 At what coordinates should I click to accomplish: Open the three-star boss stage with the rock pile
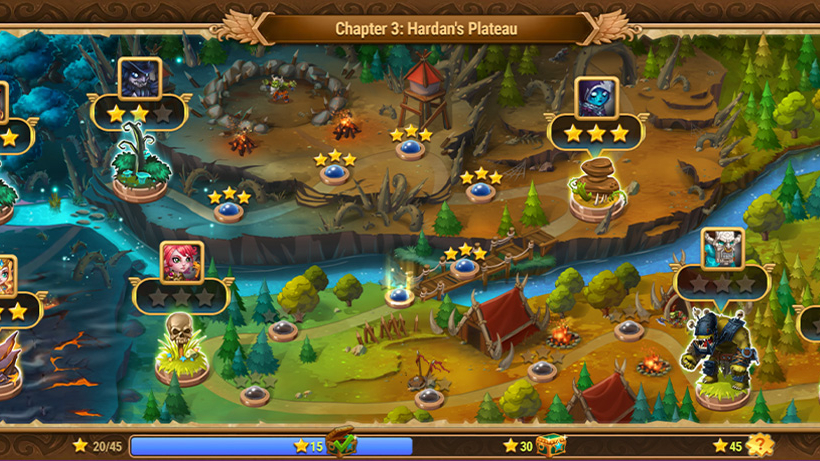[x=597, y=190]
